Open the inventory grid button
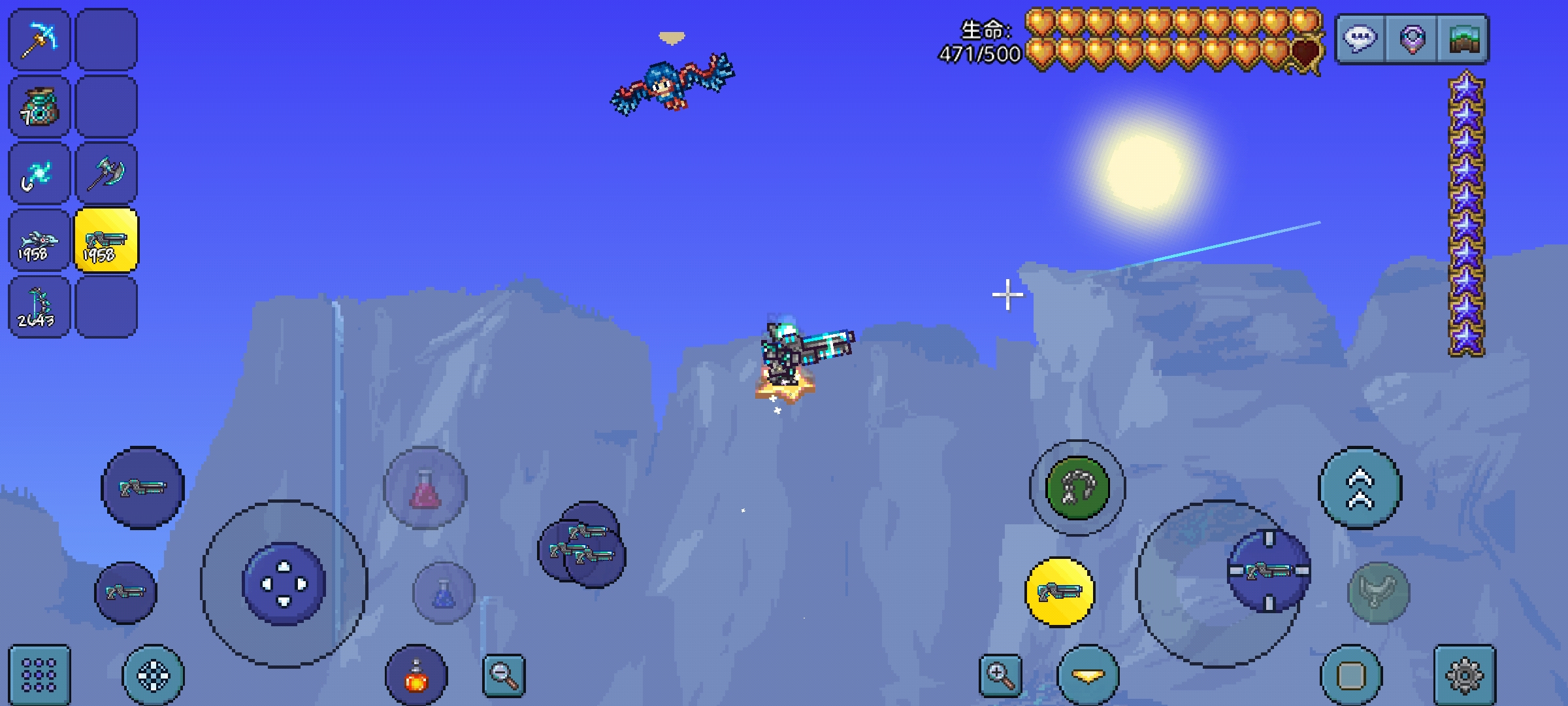1568x706 pixels. coord(39,675)
